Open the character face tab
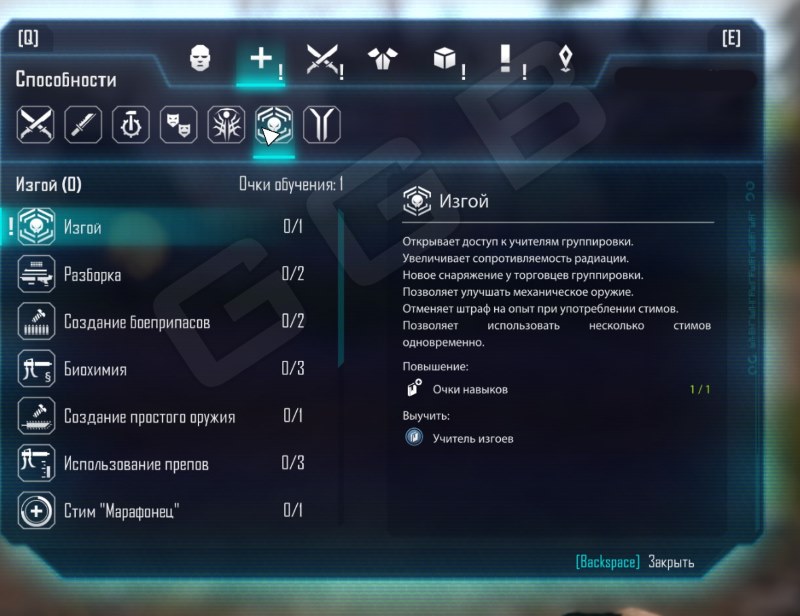The image size is (800, 616). click(198, 60)
